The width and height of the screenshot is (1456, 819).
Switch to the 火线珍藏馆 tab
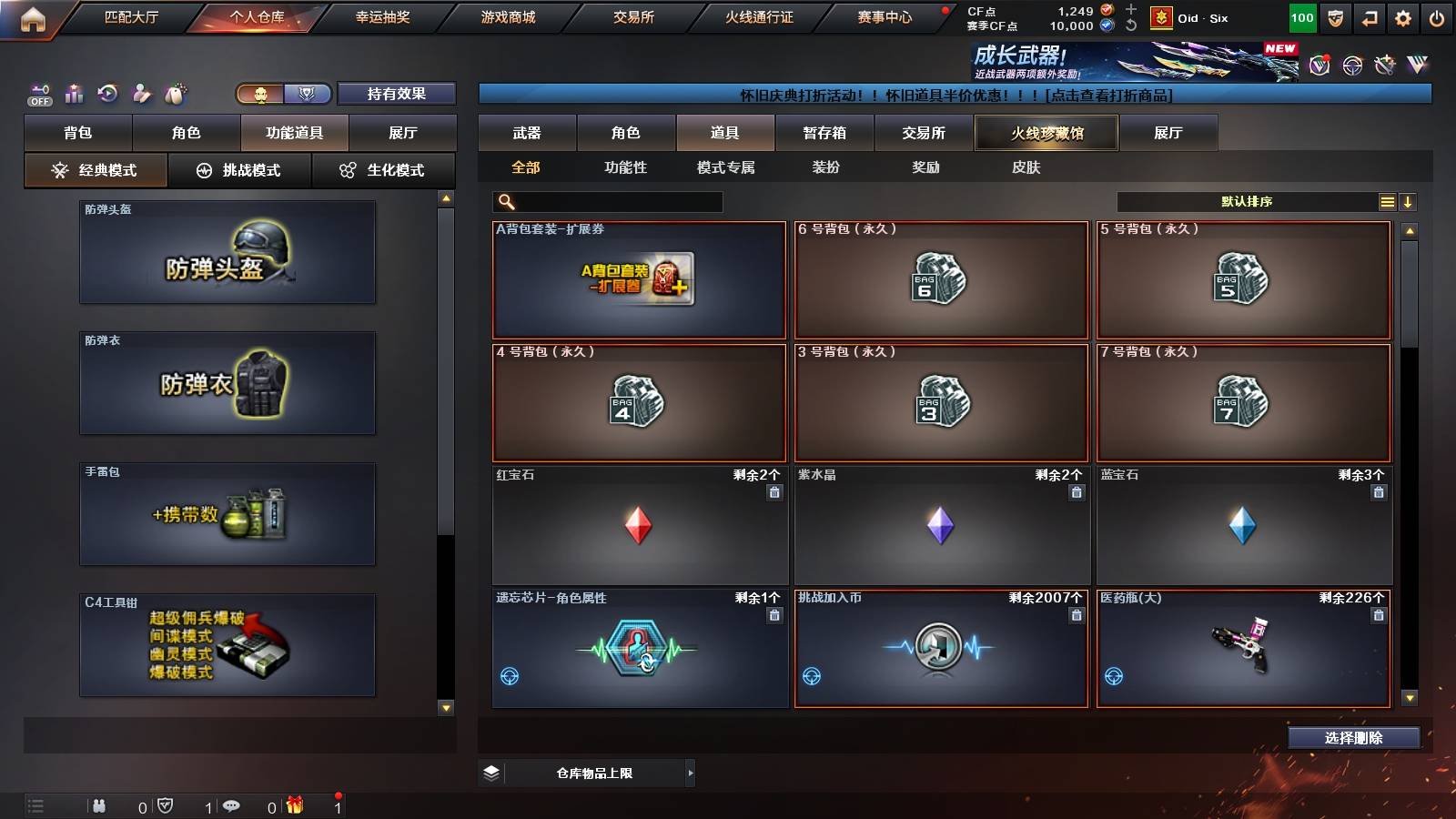[1045, 133]
